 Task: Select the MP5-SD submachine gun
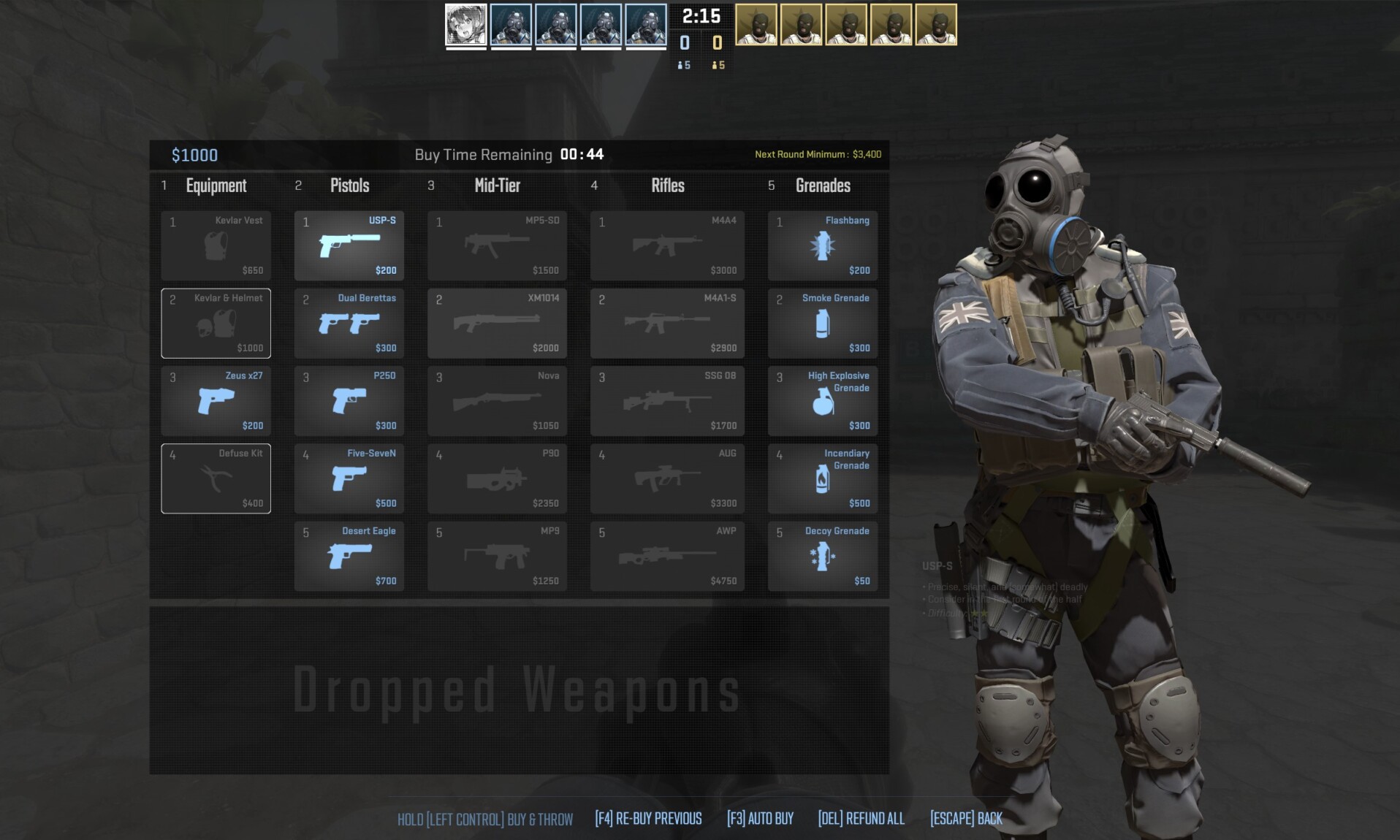[497, 246]
